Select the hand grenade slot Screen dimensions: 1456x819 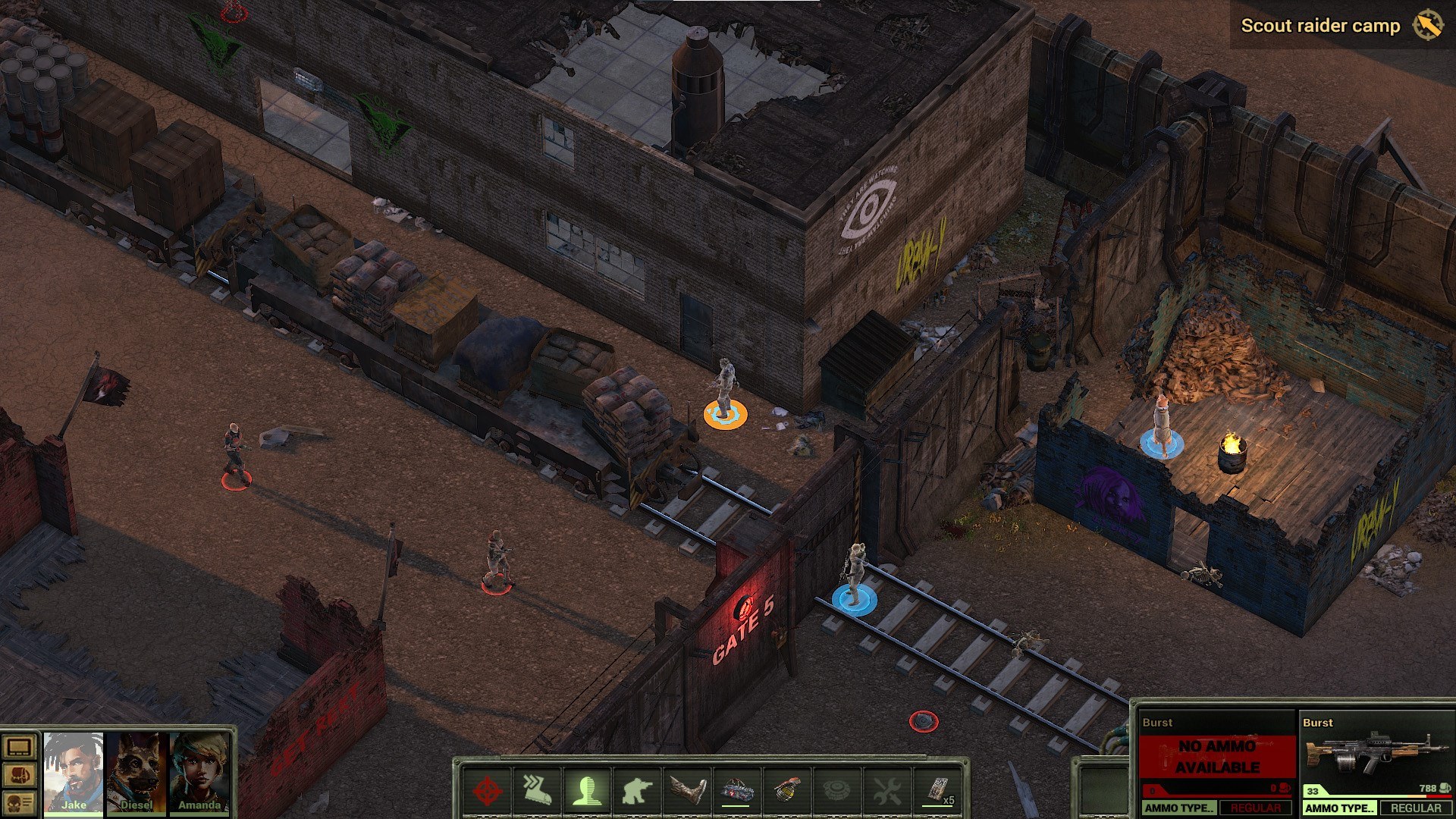point(786,791)
